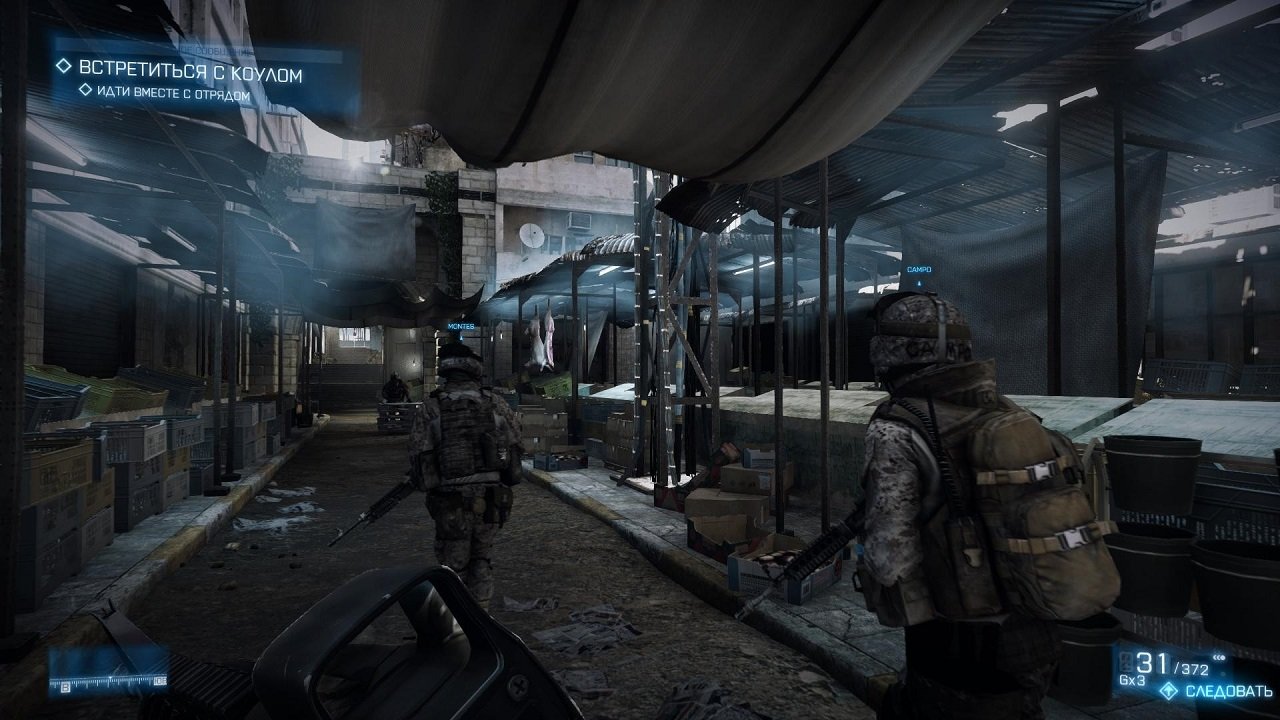Click the fire-mode selector icon beside ammo count
The width and height of the screenshot is (1280, 720).
pos(1125,661)
